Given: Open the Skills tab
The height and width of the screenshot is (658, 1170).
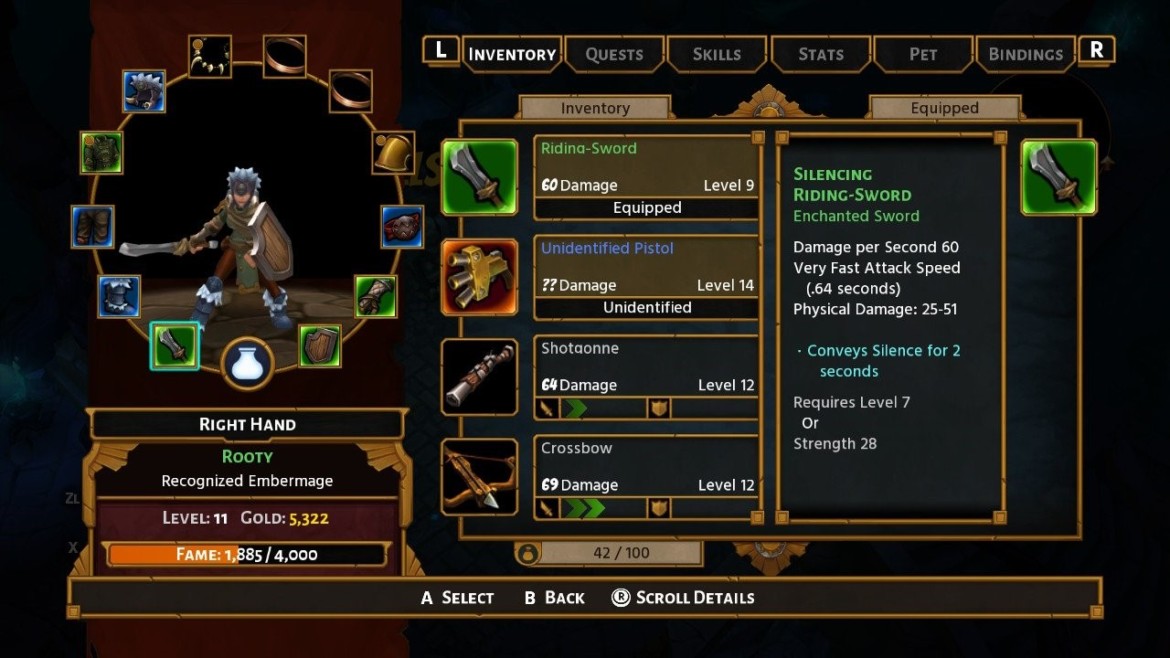Looking at the screenshot, I should (717, 54).
